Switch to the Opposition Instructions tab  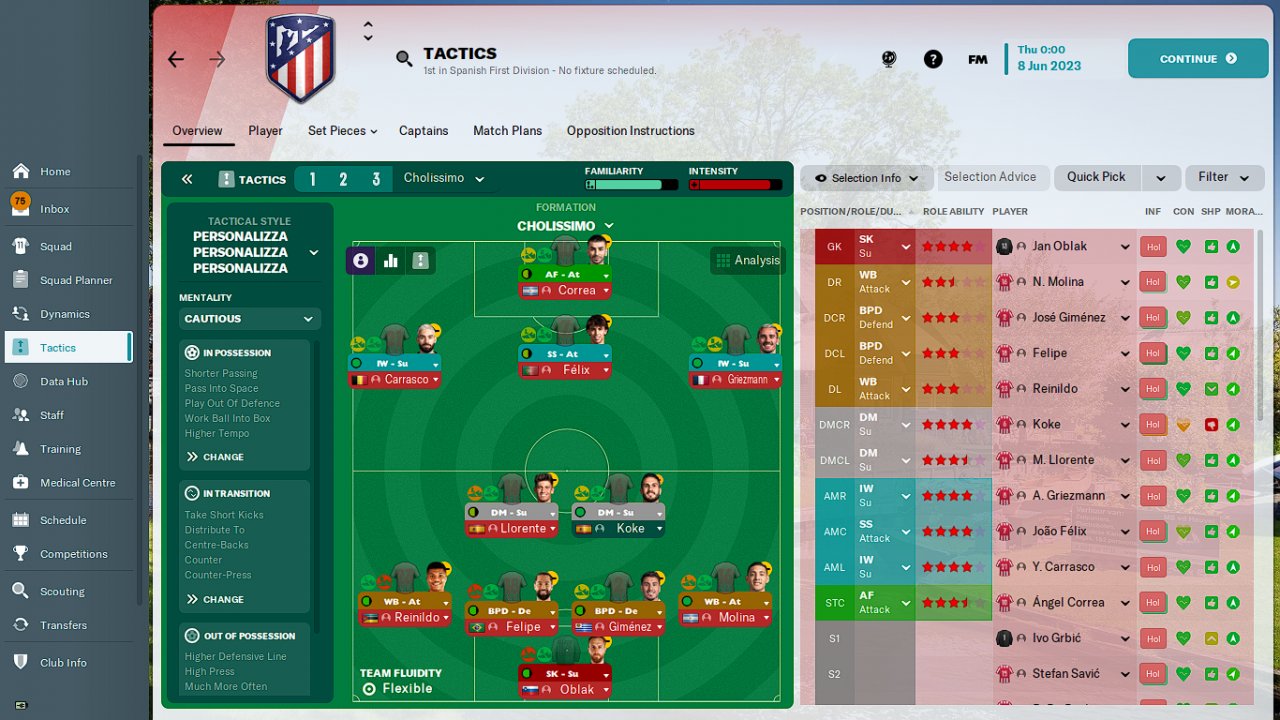[x=630, y=131]
